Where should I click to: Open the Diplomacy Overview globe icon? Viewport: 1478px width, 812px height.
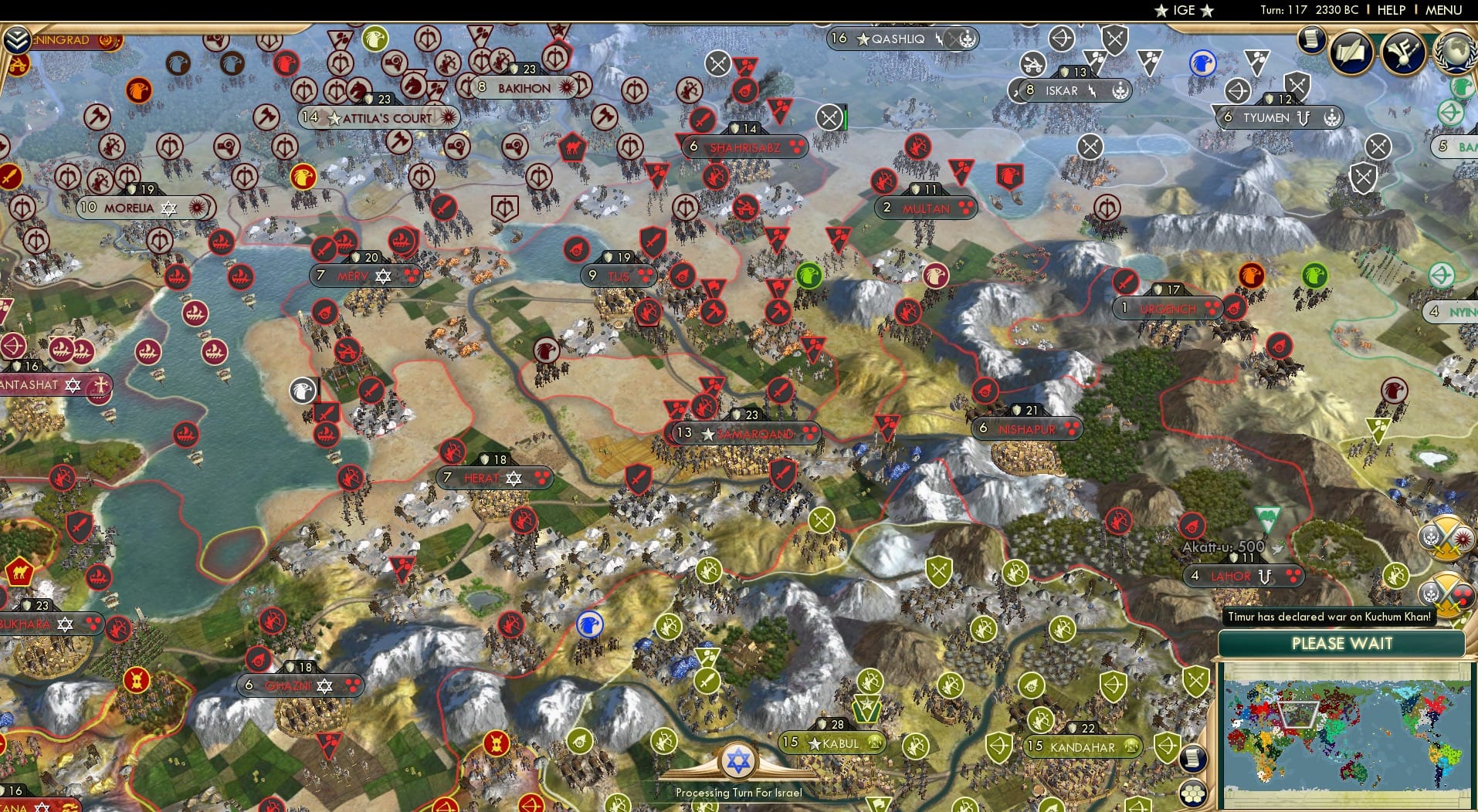pos(1454,52)
